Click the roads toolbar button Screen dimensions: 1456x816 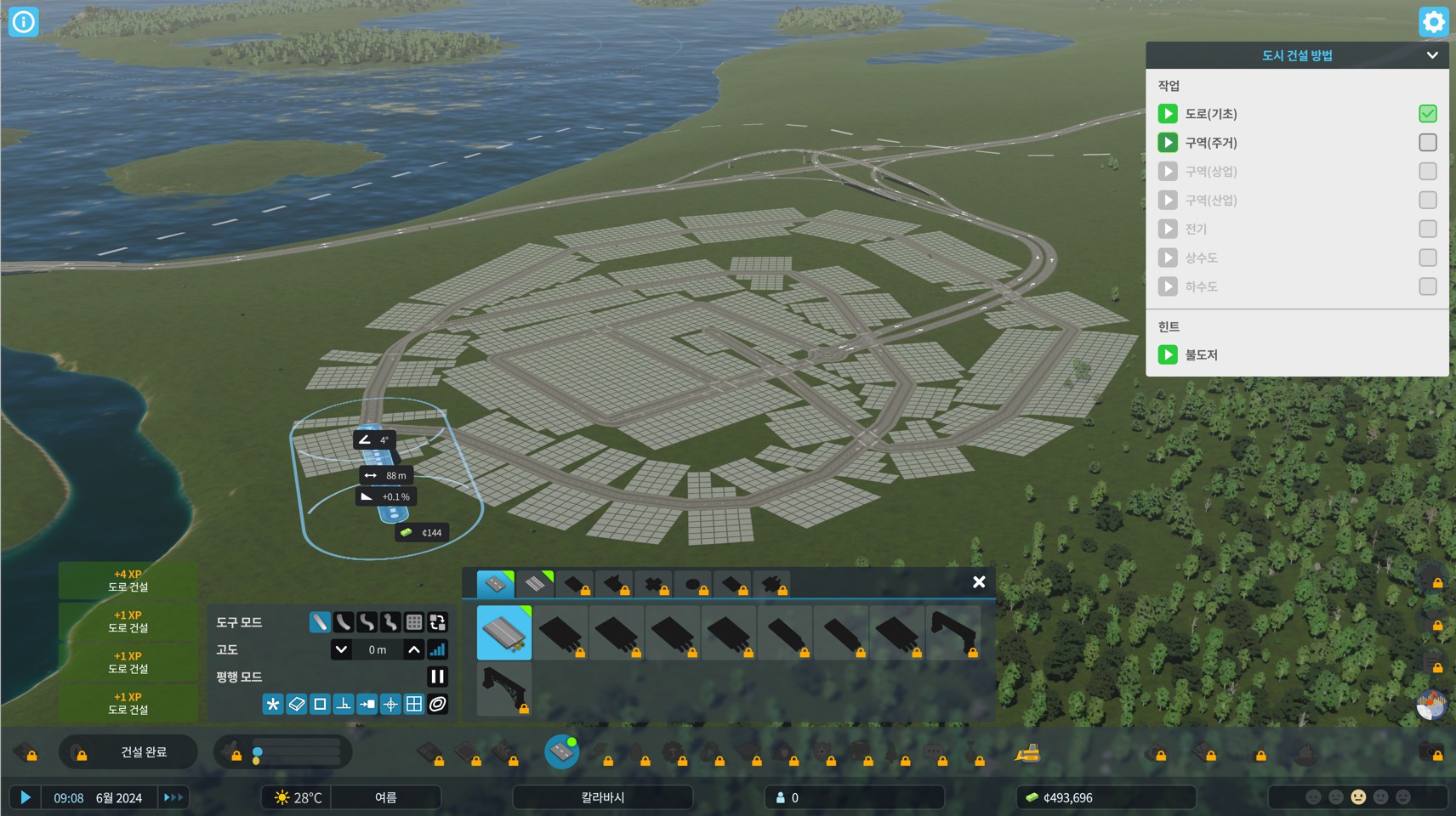coord(561,751)
